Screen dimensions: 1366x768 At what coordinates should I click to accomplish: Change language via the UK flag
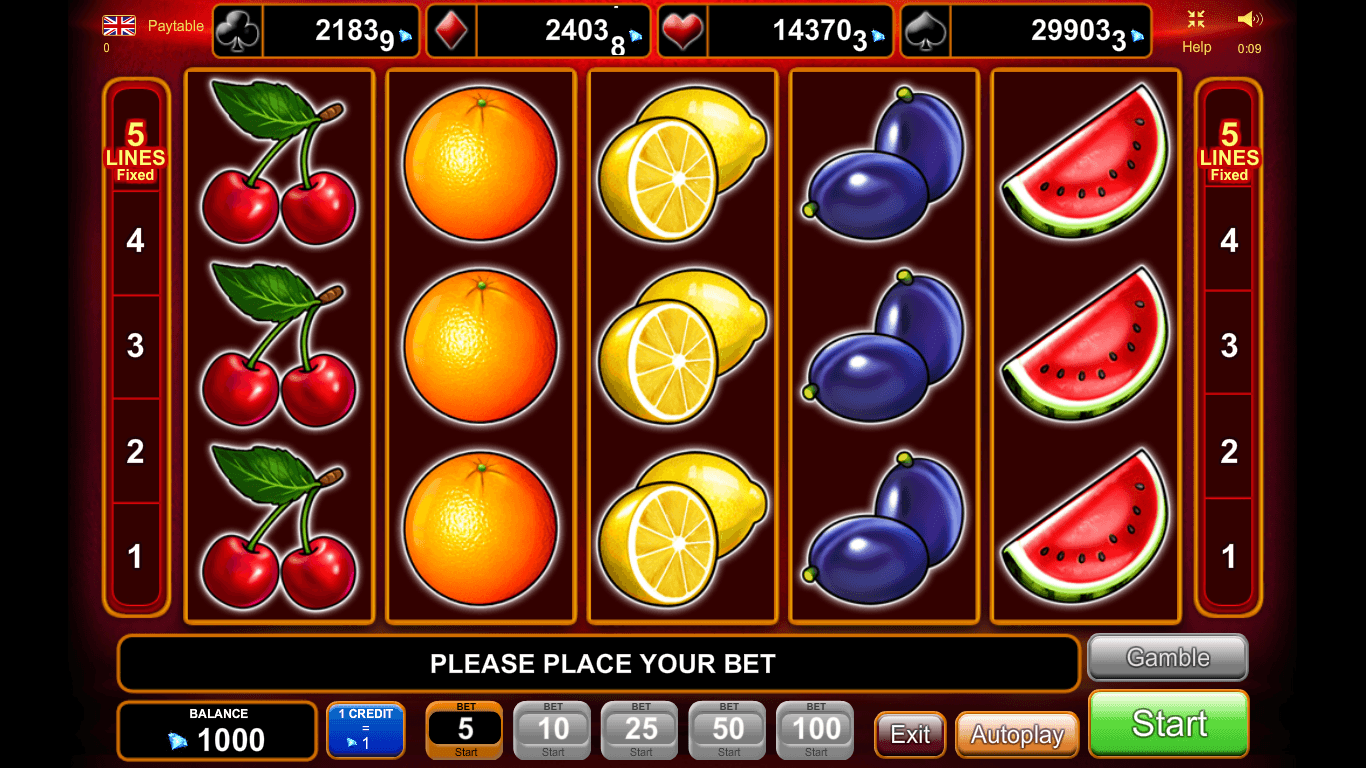[x=119, y=25]
